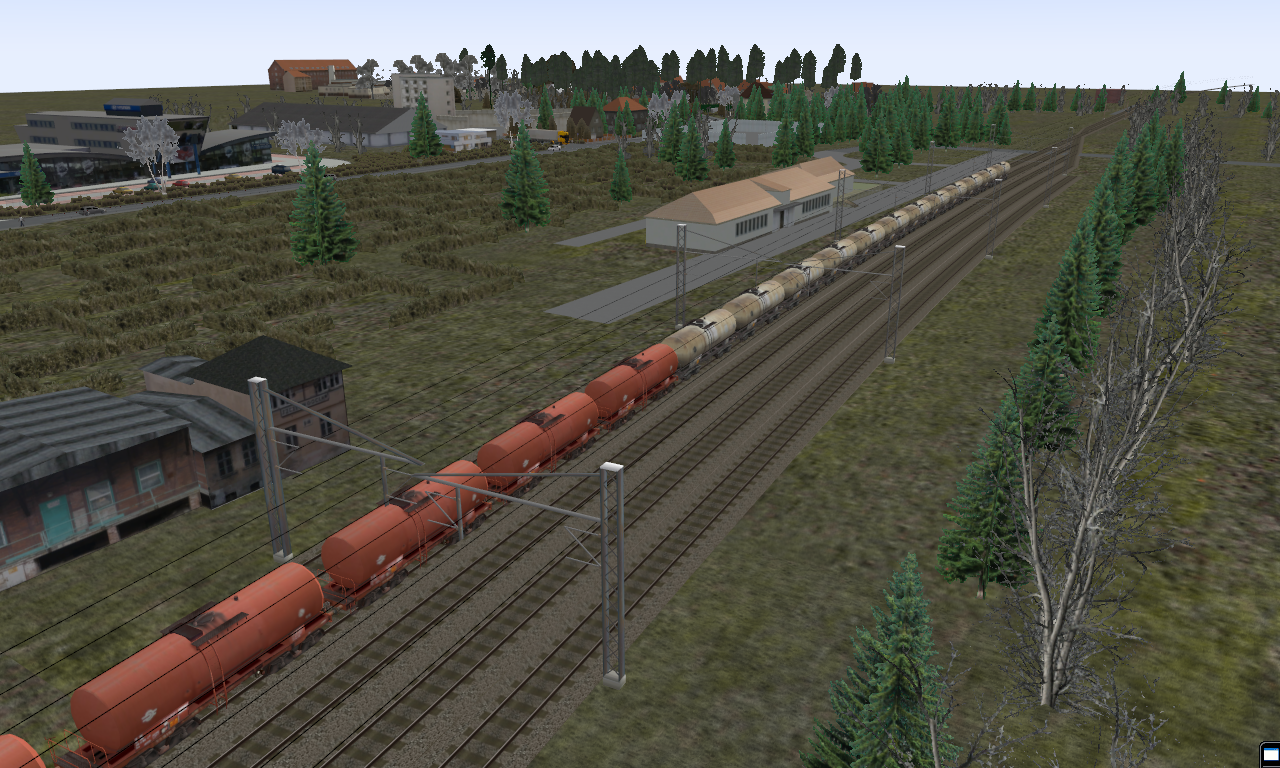
Task: Click the small window icon in the corner
Action: (x=1269, y=754)
